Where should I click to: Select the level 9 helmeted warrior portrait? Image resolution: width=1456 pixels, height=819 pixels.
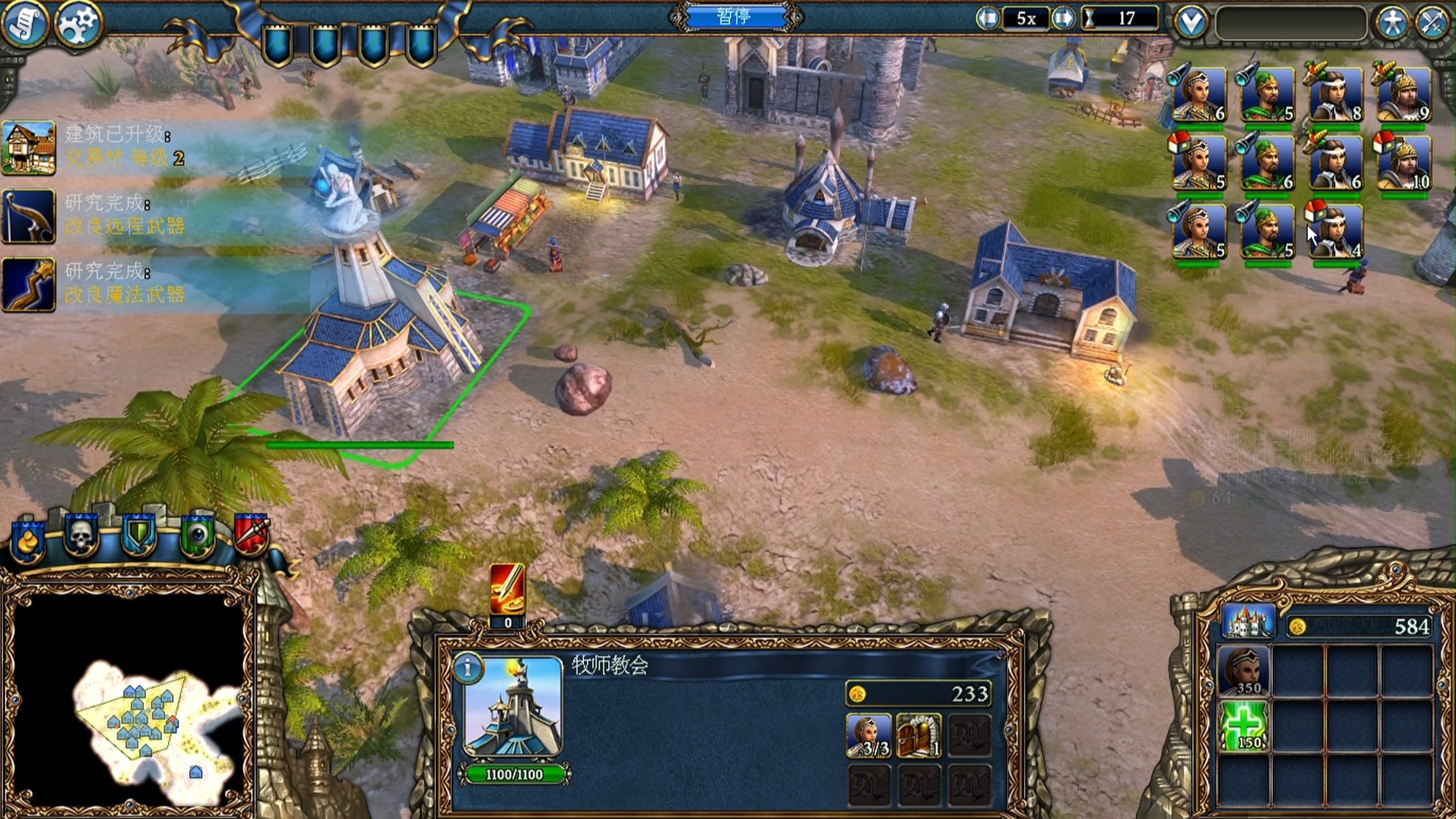(x=1403, y=95)
